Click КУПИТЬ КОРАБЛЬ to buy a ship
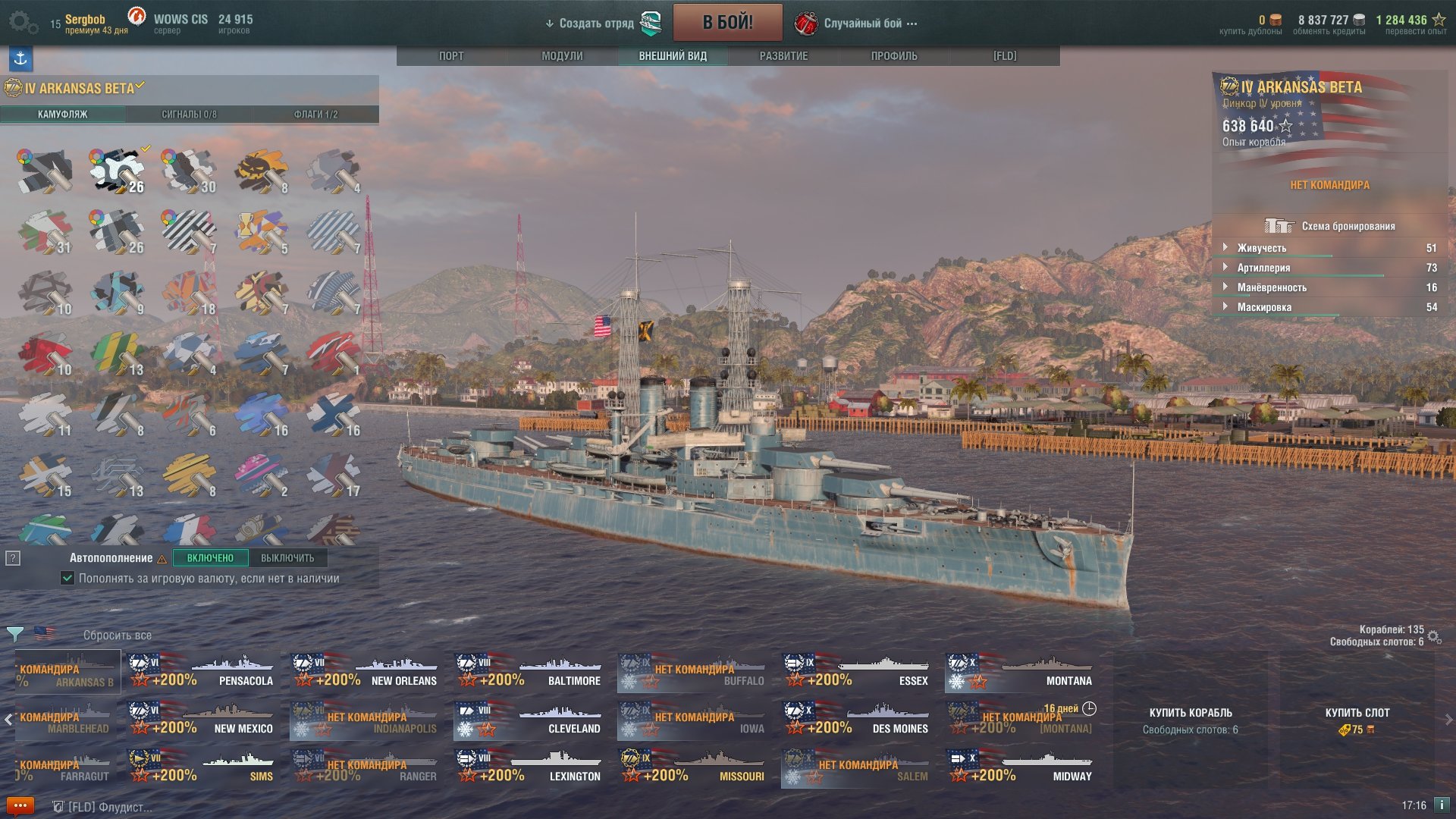Viewport: 1456px width, 819px height. pos(1190,719)
